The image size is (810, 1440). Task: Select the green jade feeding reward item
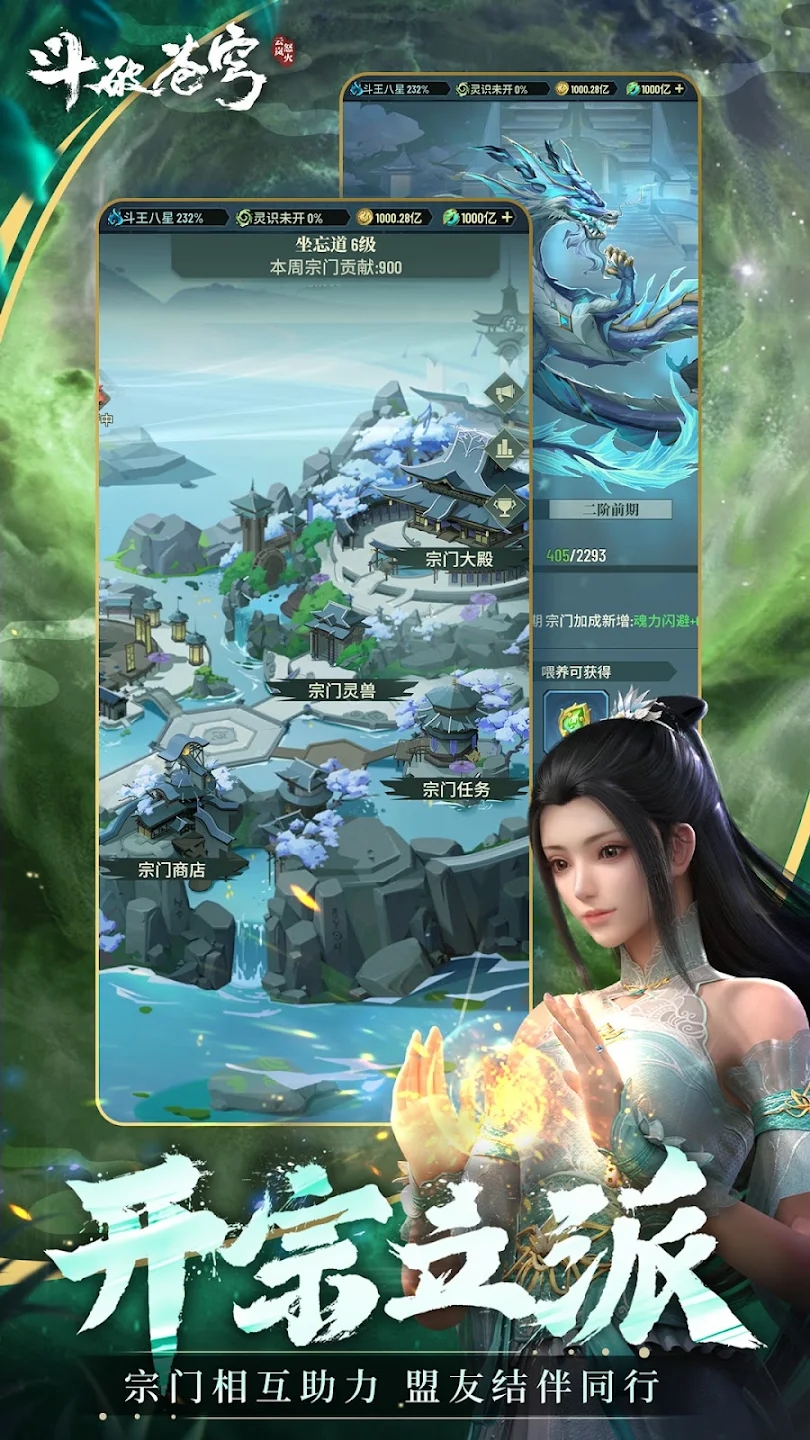tap(575, 716)
